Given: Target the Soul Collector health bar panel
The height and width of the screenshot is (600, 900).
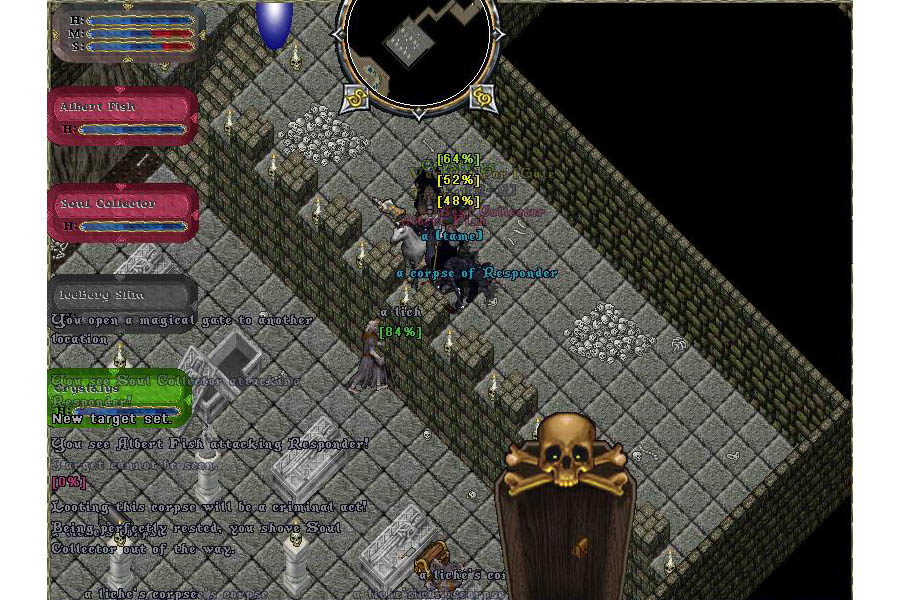Looking at the screenshot, I should pyautogui.click(x=123, y=213).
